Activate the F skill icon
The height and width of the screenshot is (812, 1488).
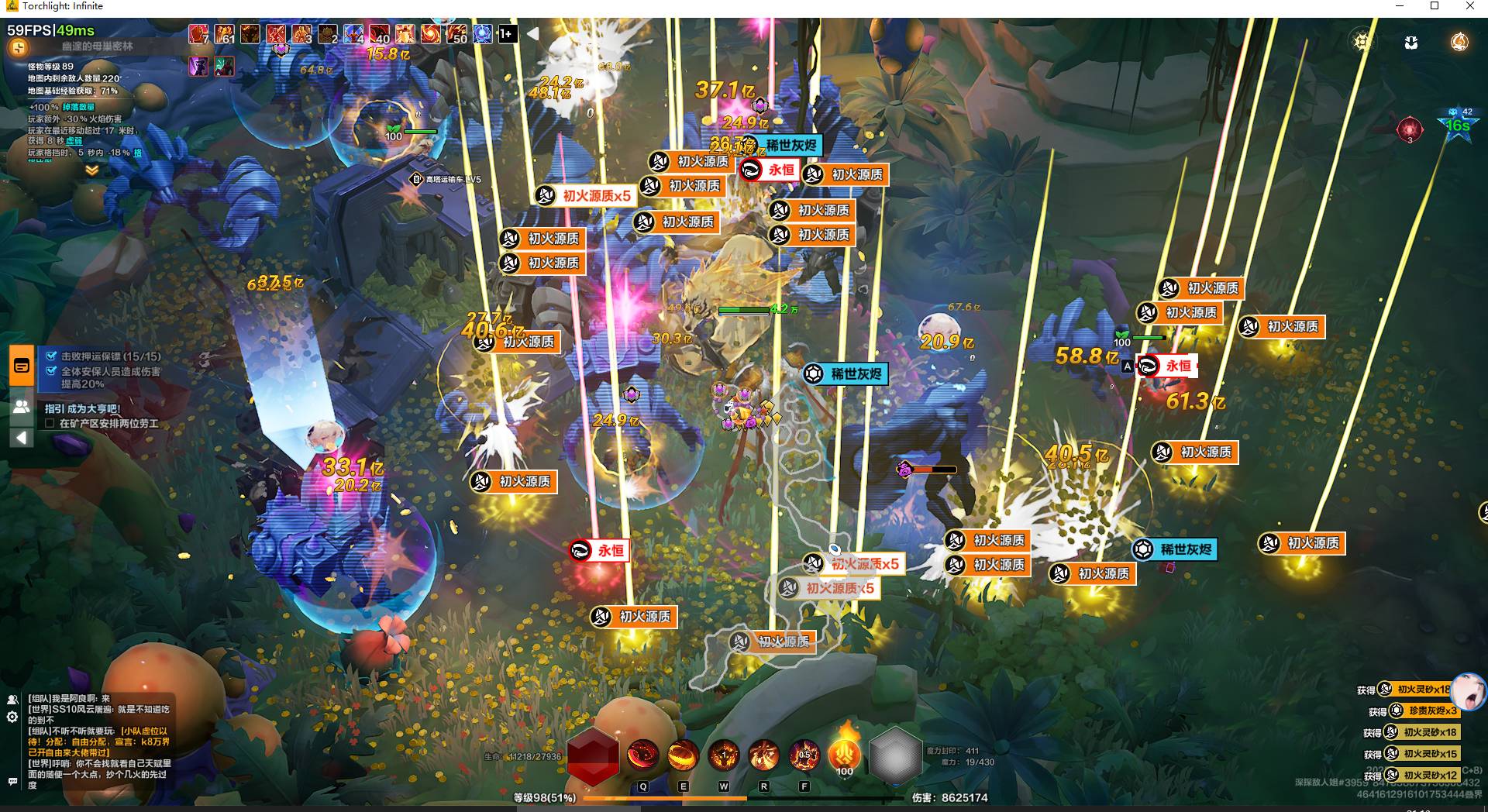tap(804, 755)
